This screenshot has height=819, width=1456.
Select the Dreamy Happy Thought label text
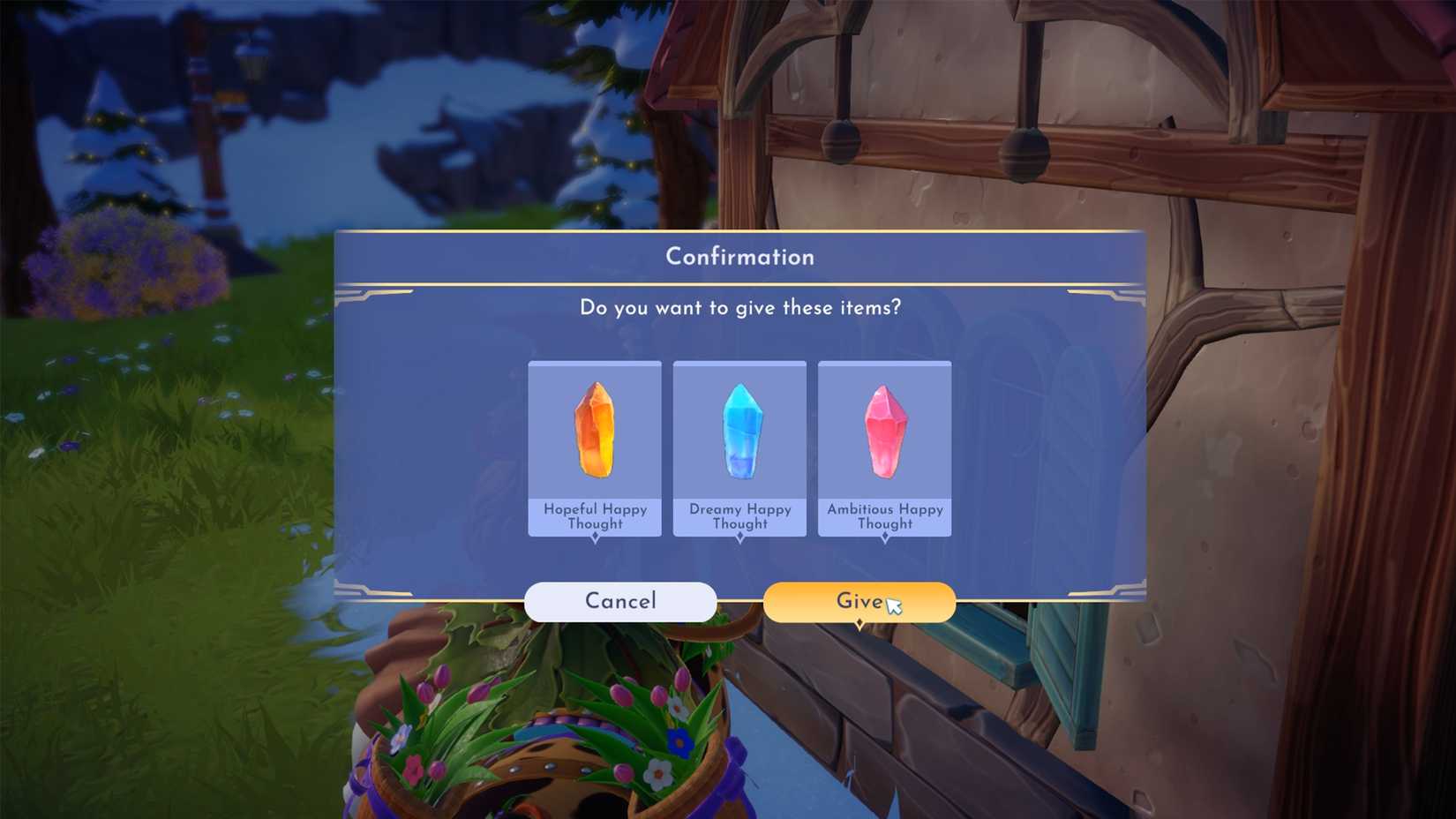(739, 516)
